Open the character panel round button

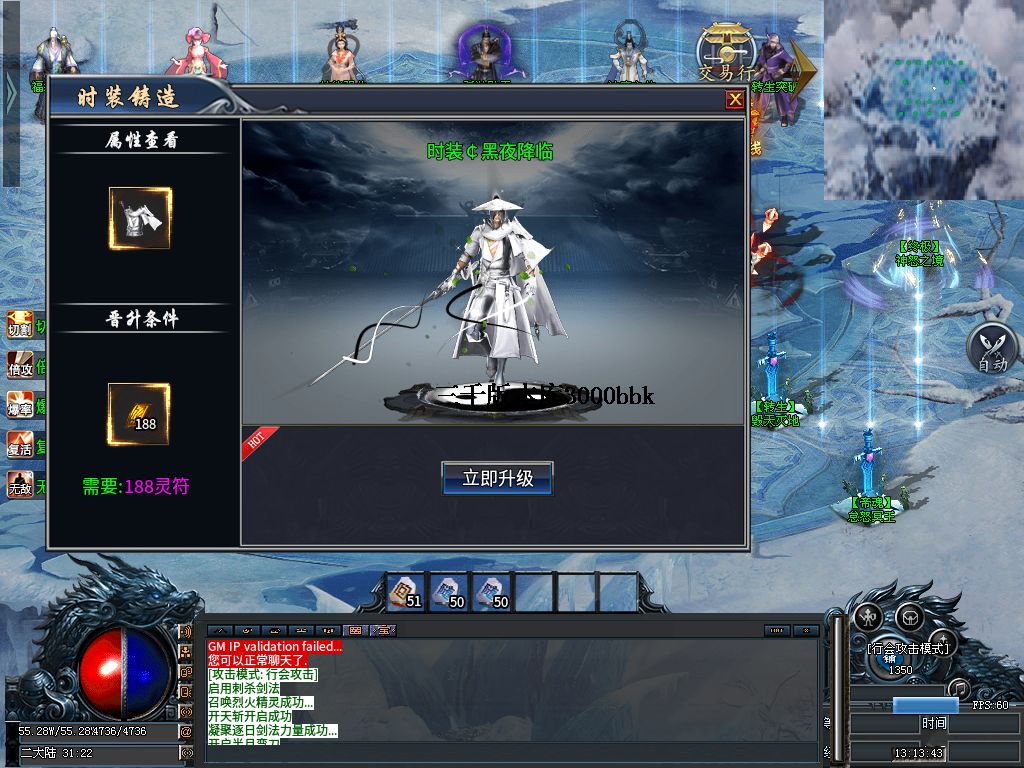(867, 616)
